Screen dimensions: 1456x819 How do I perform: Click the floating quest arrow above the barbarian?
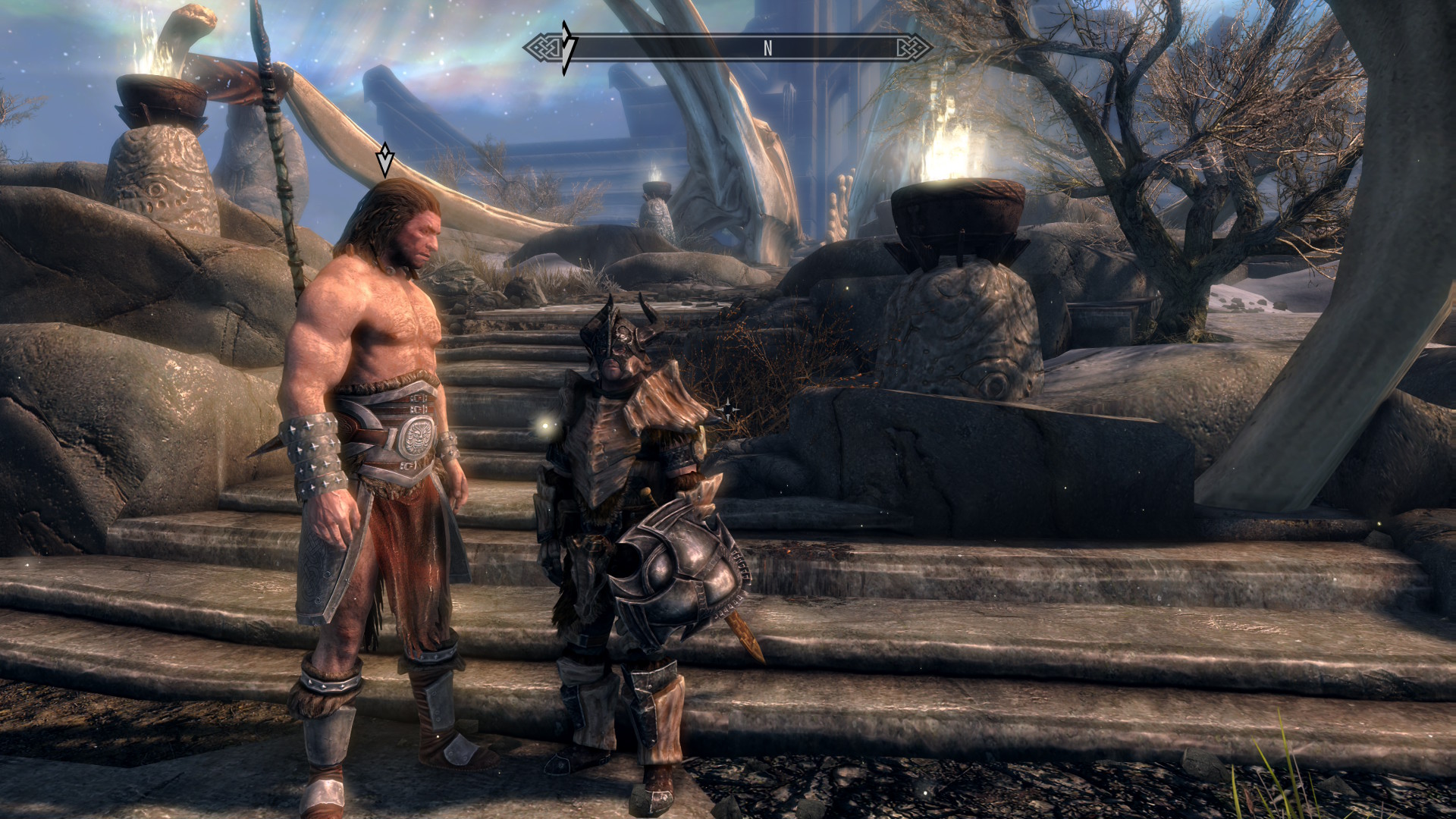coord(386,160)
